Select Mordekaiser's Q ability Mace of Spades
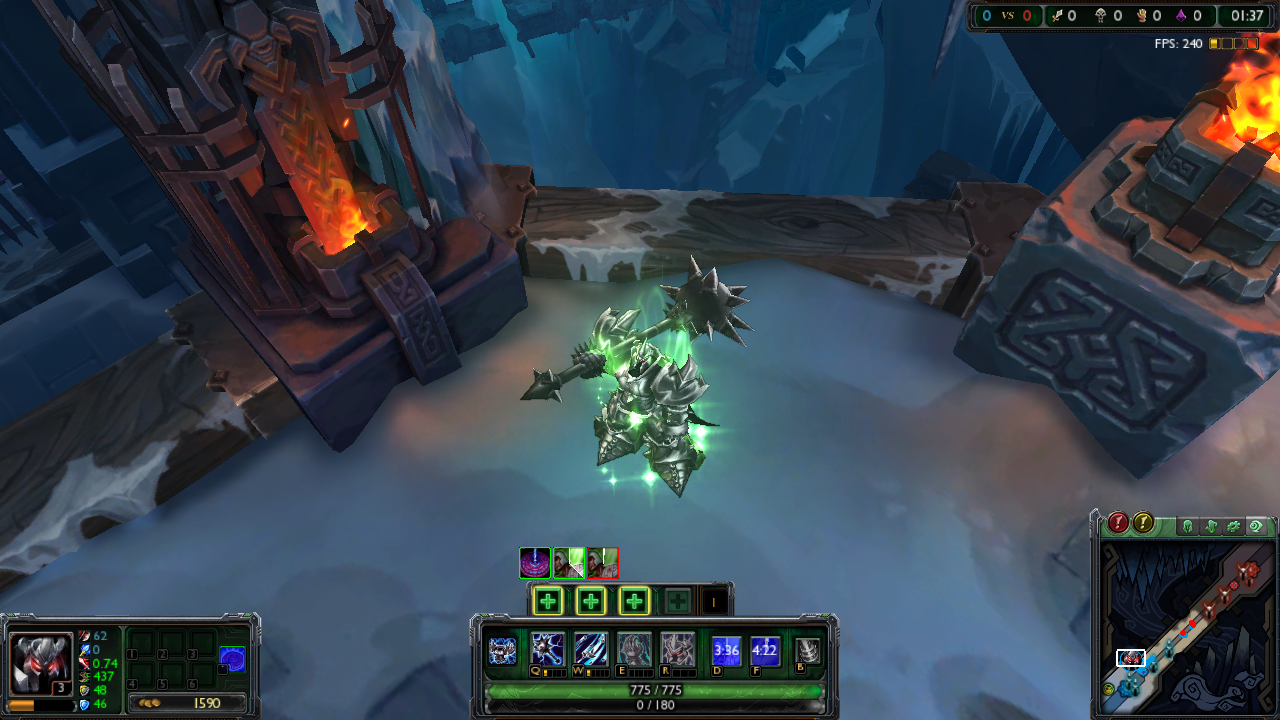1280x720 pixels. [547, 649]
